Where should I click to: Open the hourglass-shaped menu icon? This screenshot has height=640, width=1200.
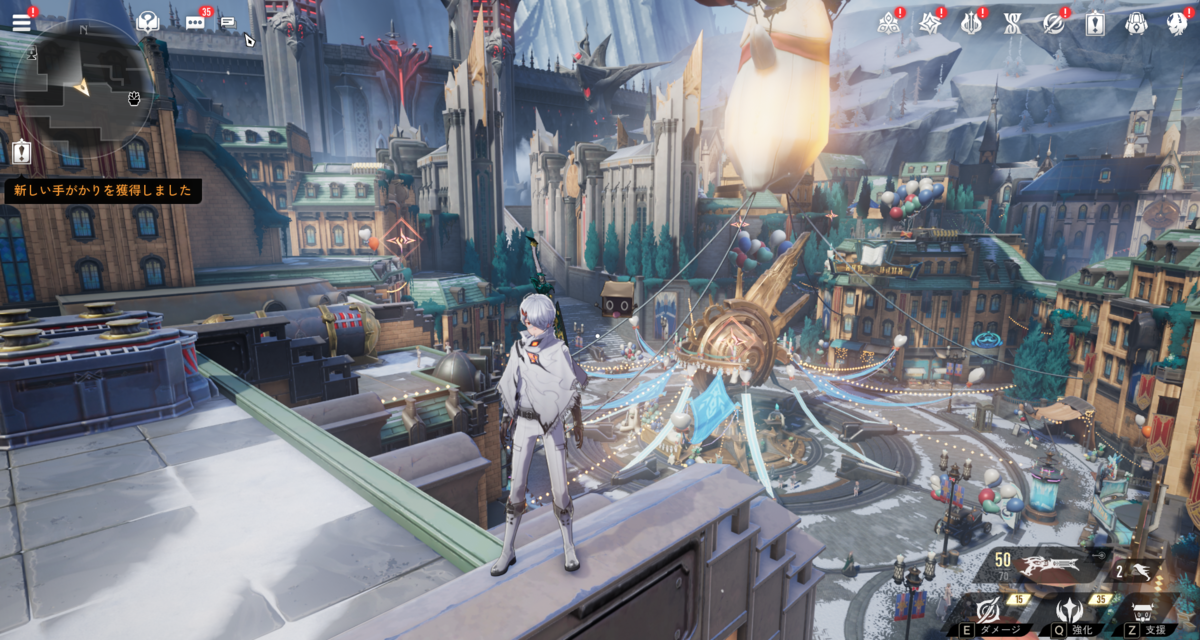point(1011,23)
